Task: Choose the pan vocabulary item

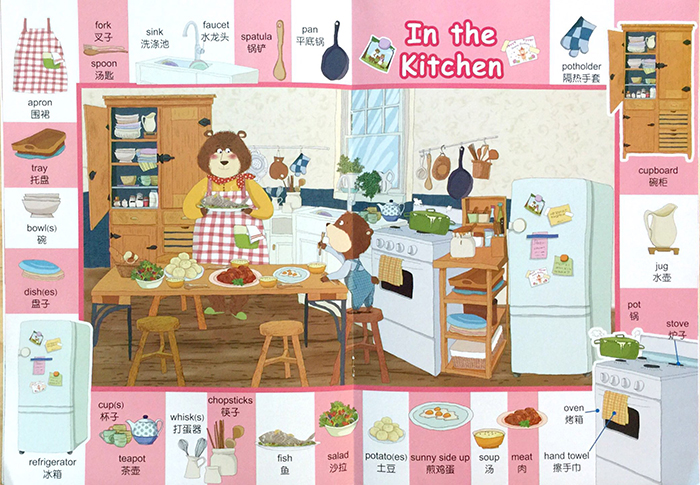Action: click(333, 52)
